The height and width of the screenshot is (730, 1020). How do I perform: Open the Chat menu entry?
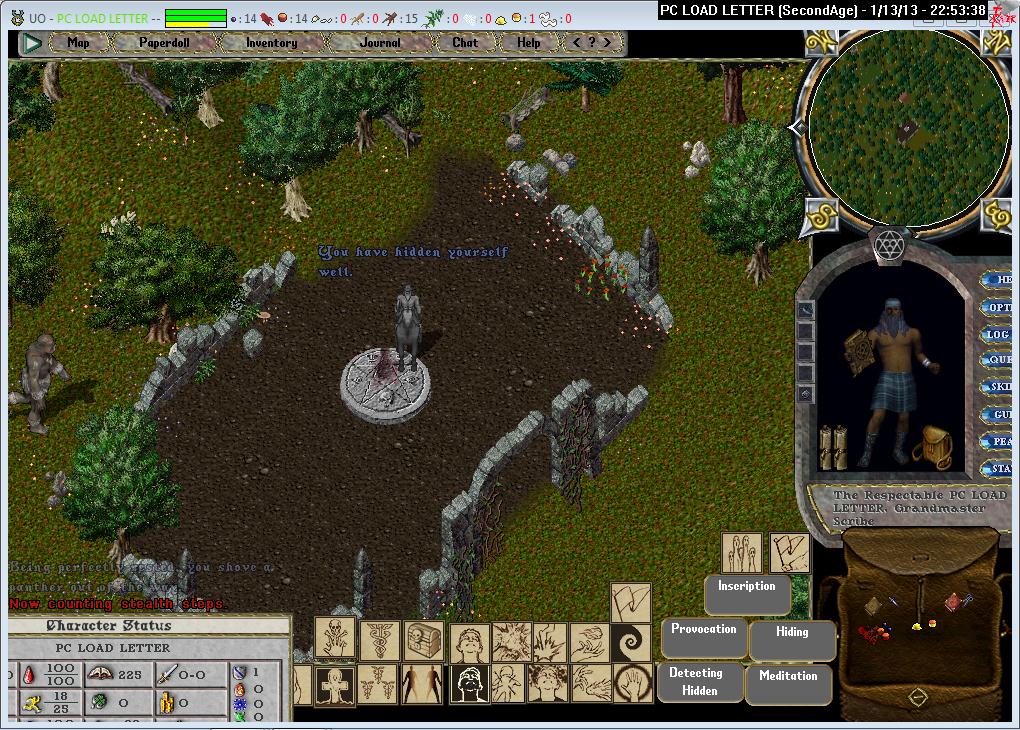tap(465, 43)
